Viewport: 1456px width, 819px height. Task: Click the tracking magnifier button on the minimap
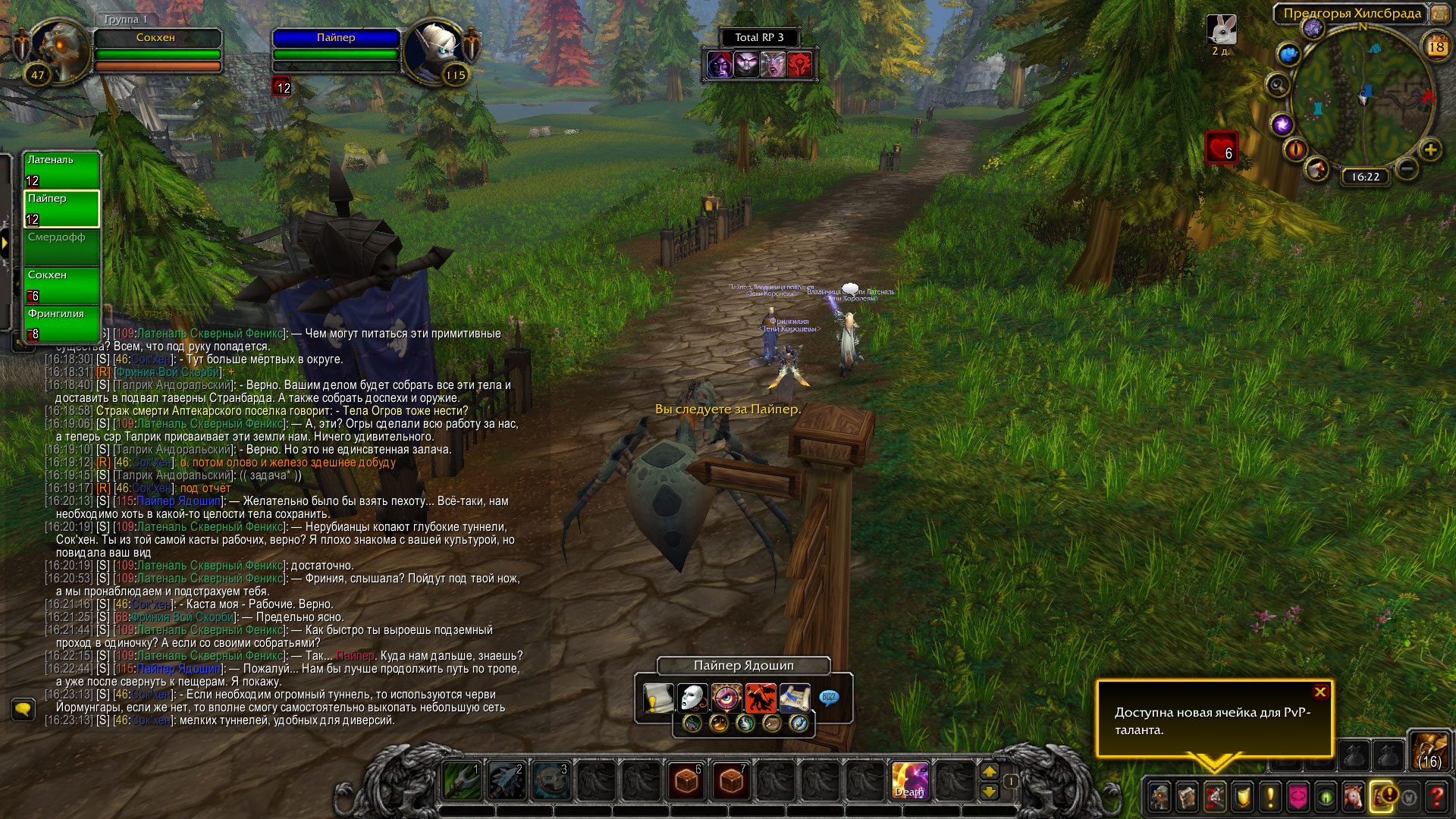(1279, 85)
